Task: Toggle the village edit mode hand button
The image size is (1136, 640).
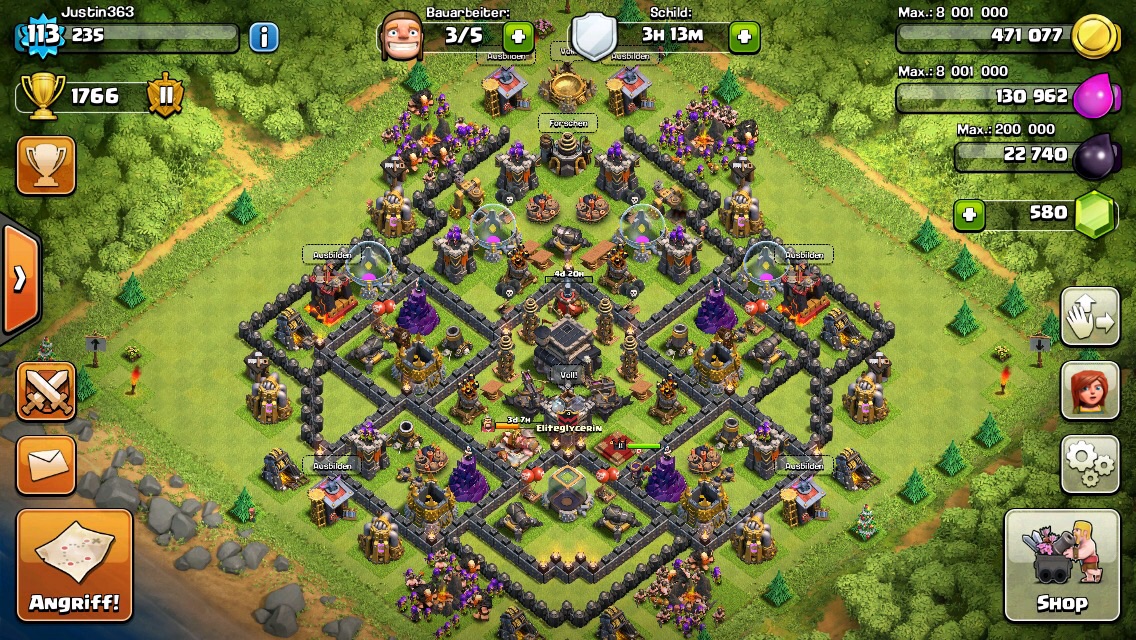Action: click(x=1090, y=317)
